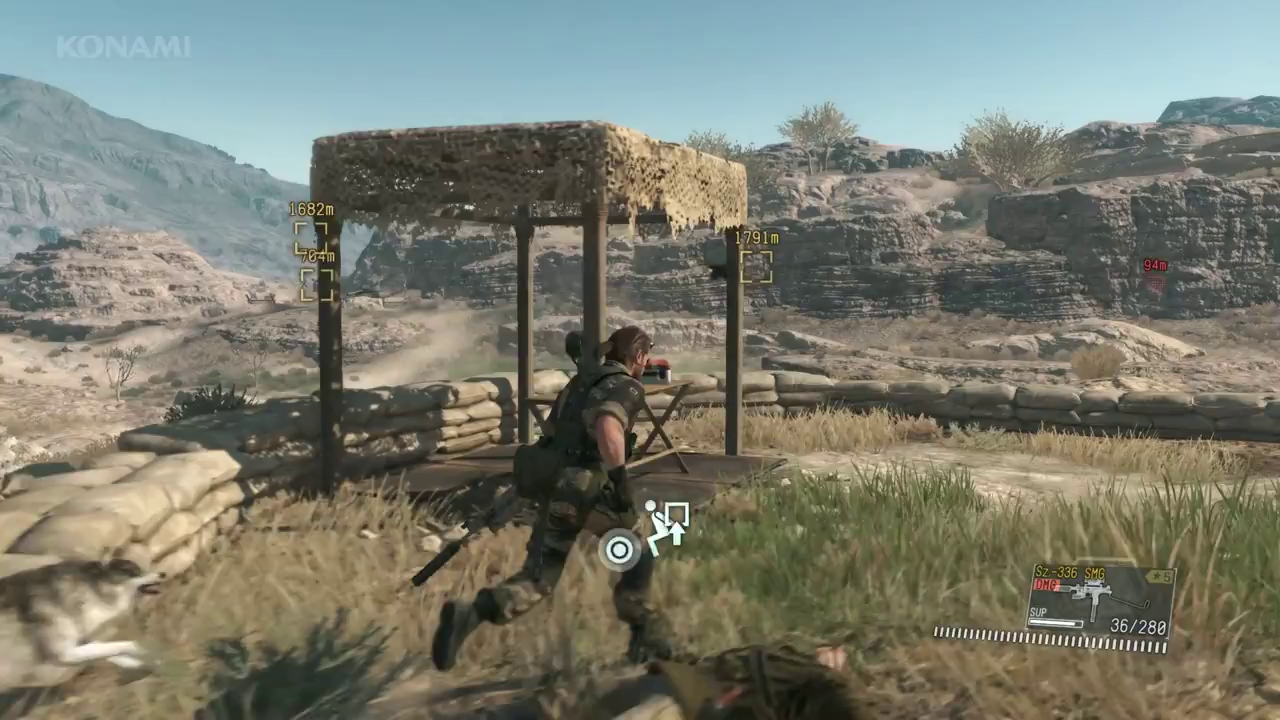The height and width of the screenshot is (720, 1280).
Task: Select the circular aiming reticle icon
Action: click(618, 550)
